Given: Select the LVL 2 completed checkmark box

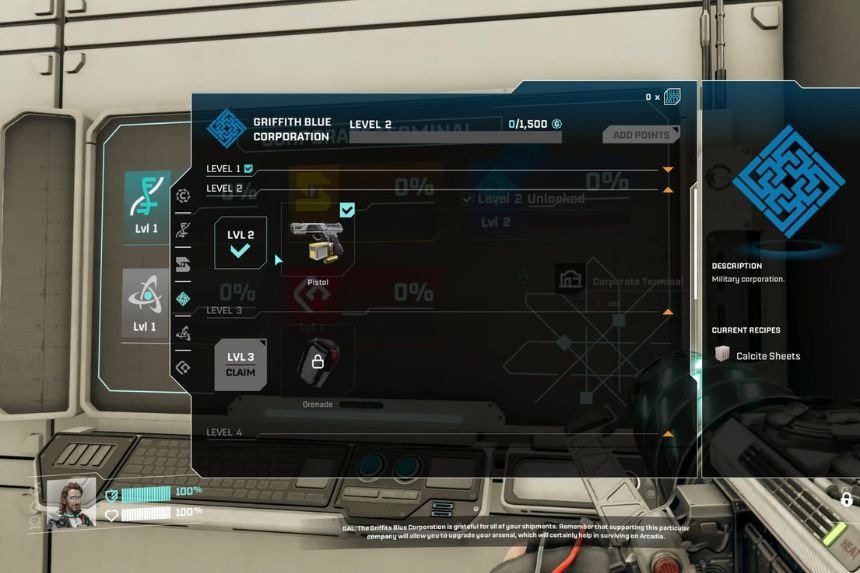Looking at the screenshot, I should [240, 243].
